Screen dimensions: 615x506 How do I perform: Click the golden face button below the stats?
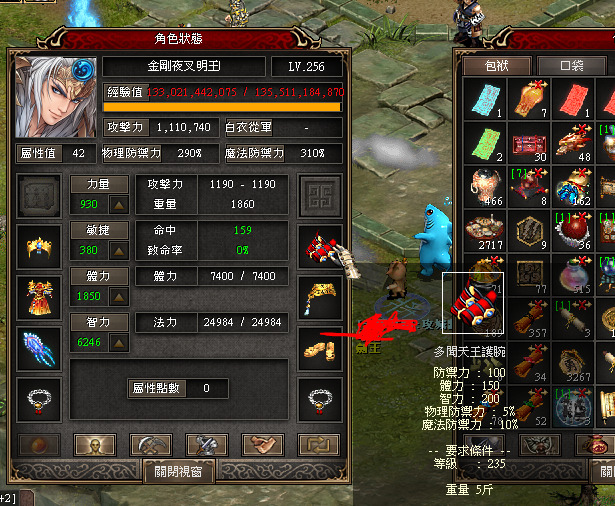coord(94,445)
